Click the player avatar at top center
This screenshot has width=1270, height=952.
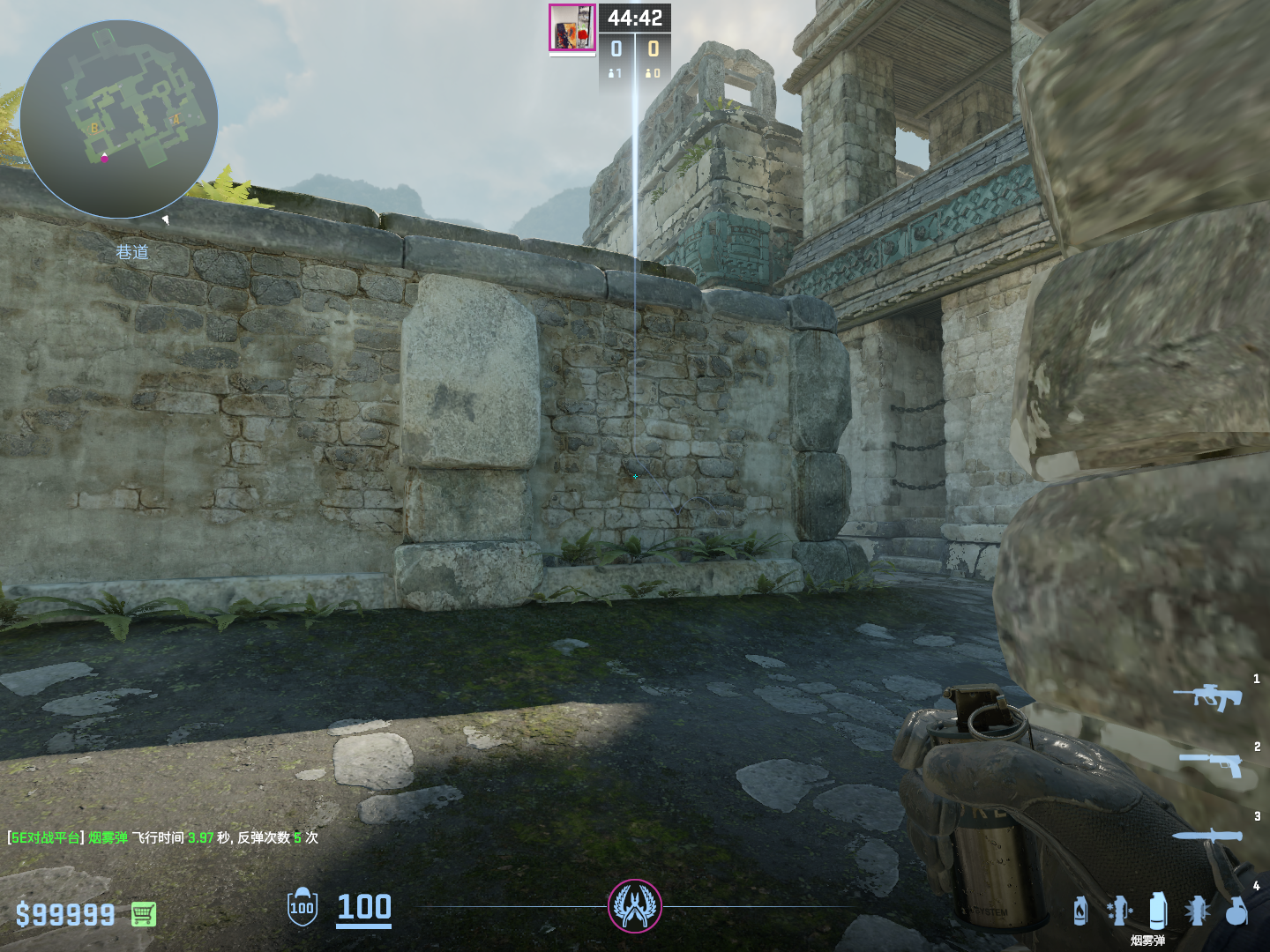click(x=571, y=28)
